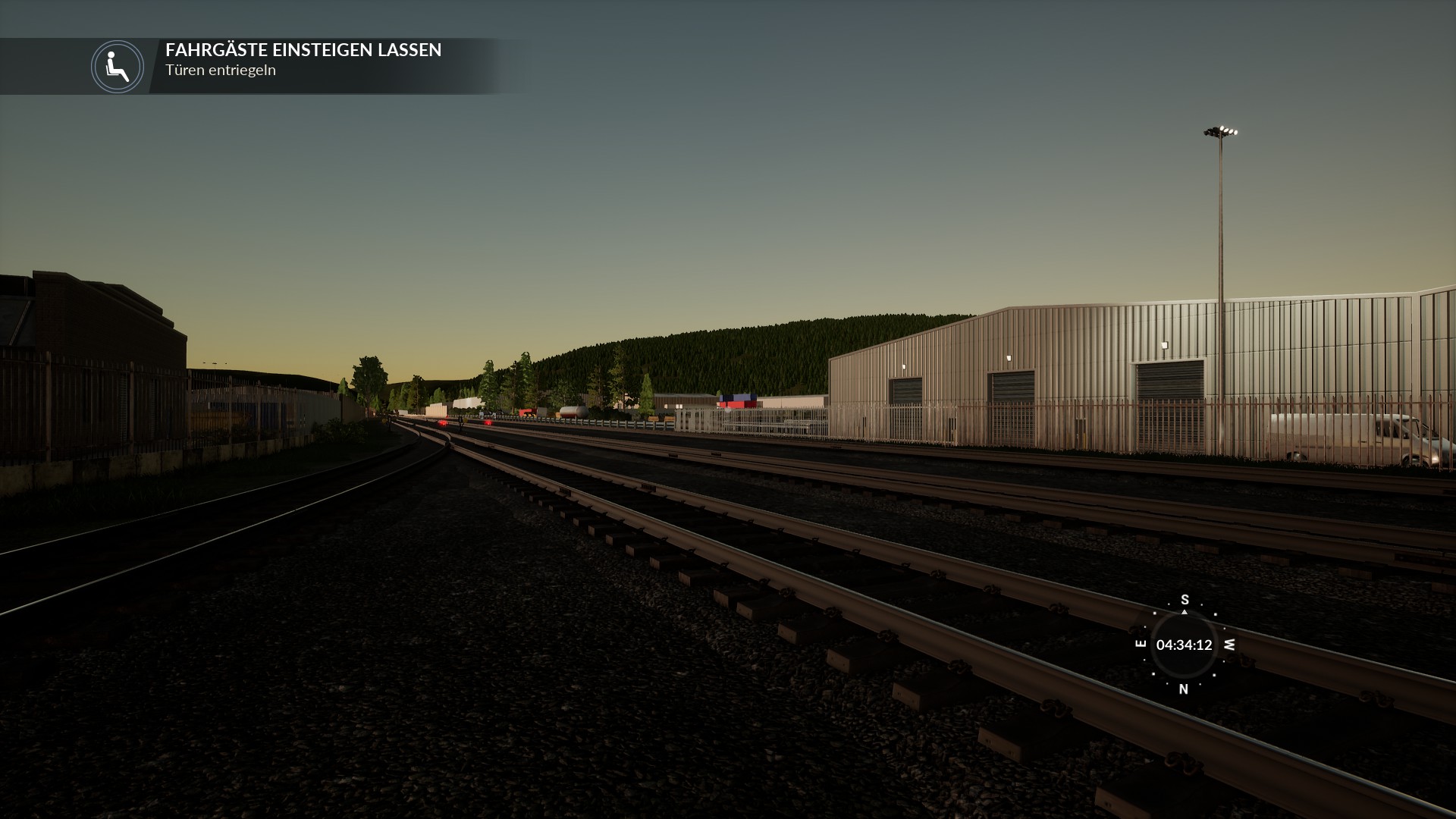This screenshot has width=1456, height=819.
Task: Click the compass clock widget
Action: tap(1184, 645)
